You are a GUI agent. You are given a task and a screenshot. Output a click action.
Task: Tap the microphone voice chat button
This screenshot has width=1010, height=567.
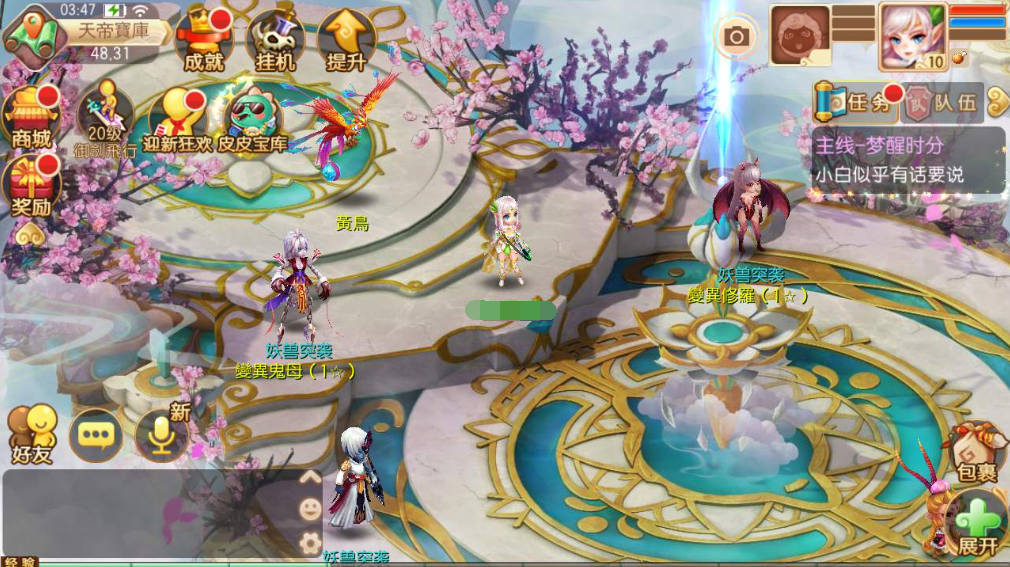[162, 433]
